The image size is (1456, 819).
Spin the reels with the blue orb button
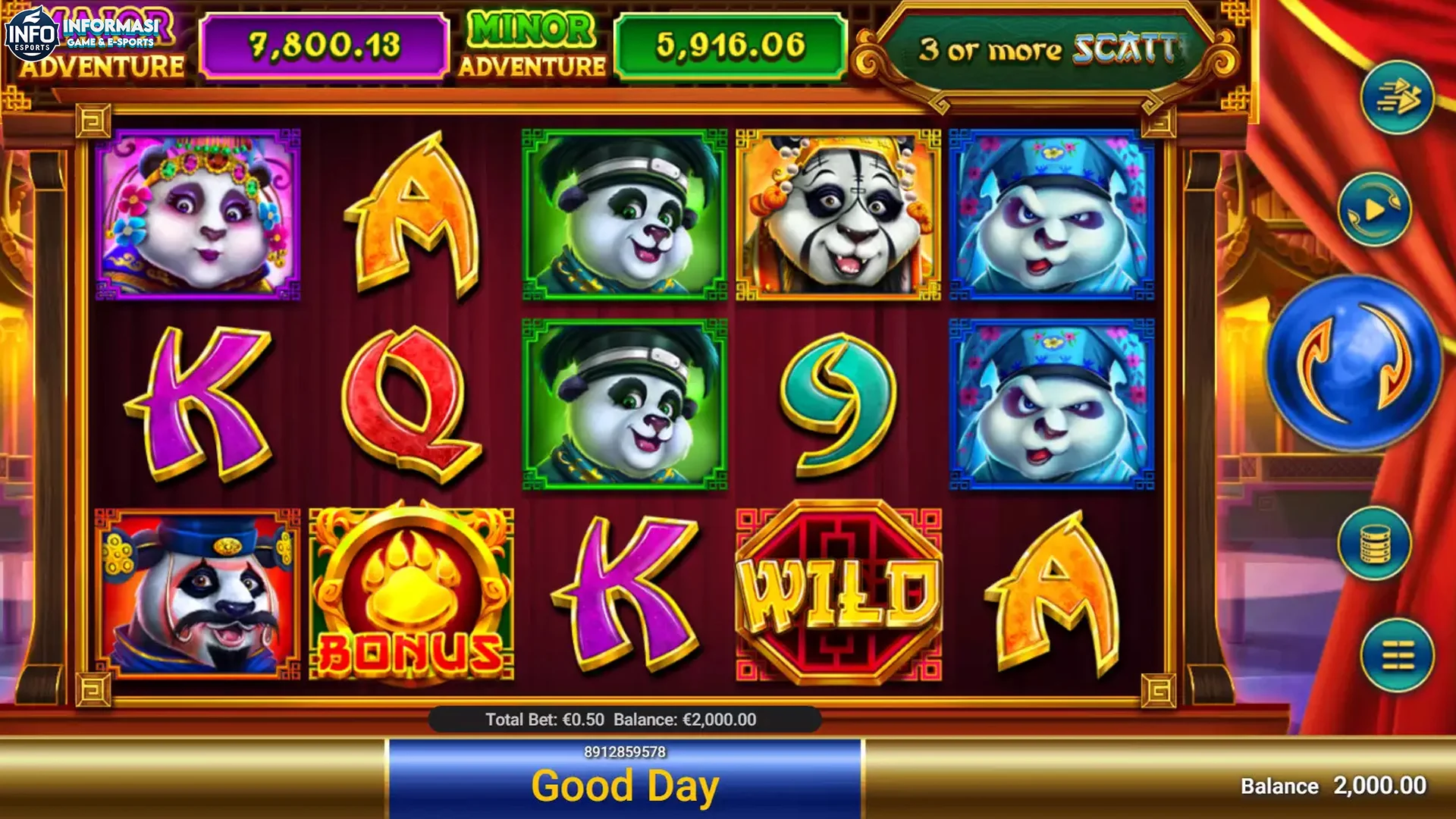click(1354, 362)
